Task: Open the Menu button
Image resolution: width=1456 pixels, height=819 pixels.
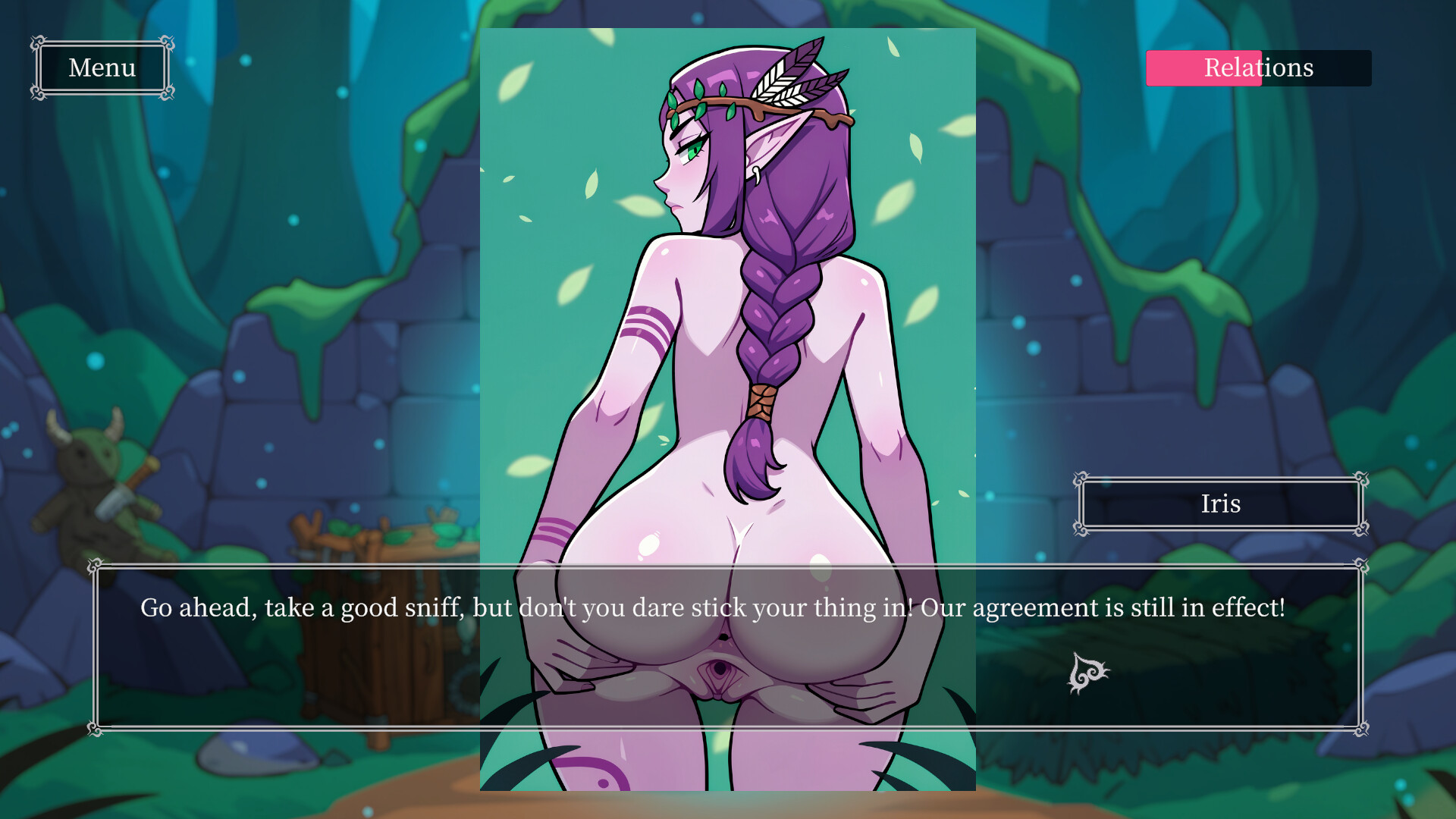Action: (102, 68)
